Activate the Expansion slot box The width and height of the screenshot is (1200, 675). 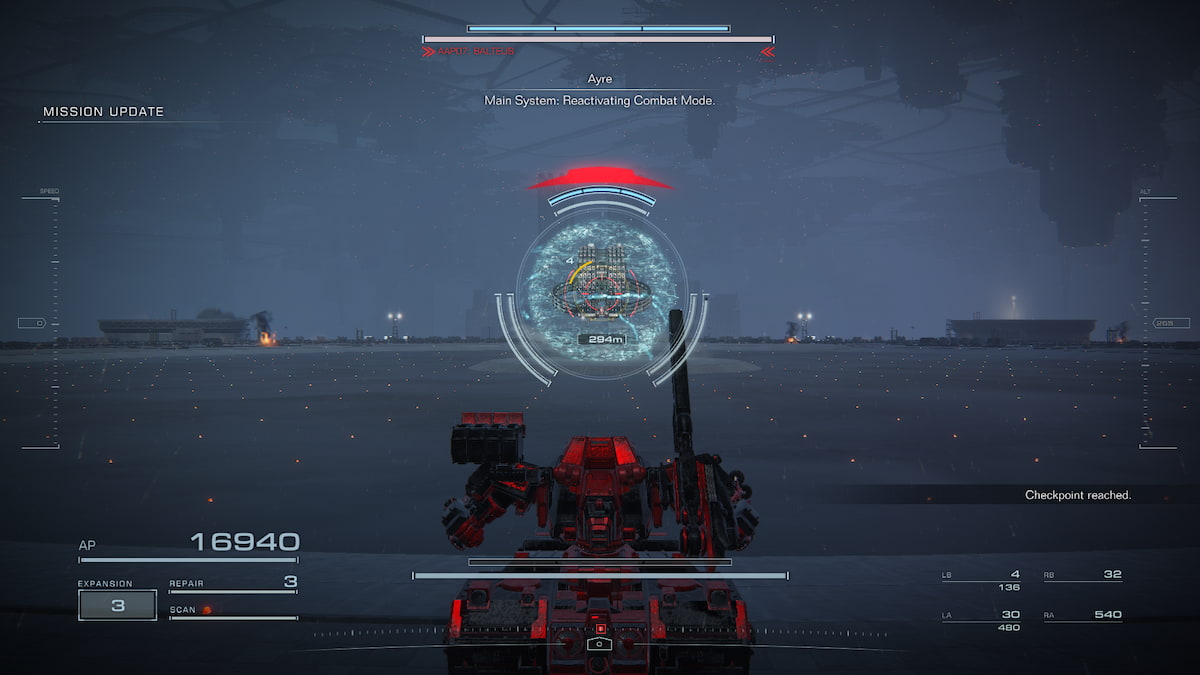click(x=117, y=605)
